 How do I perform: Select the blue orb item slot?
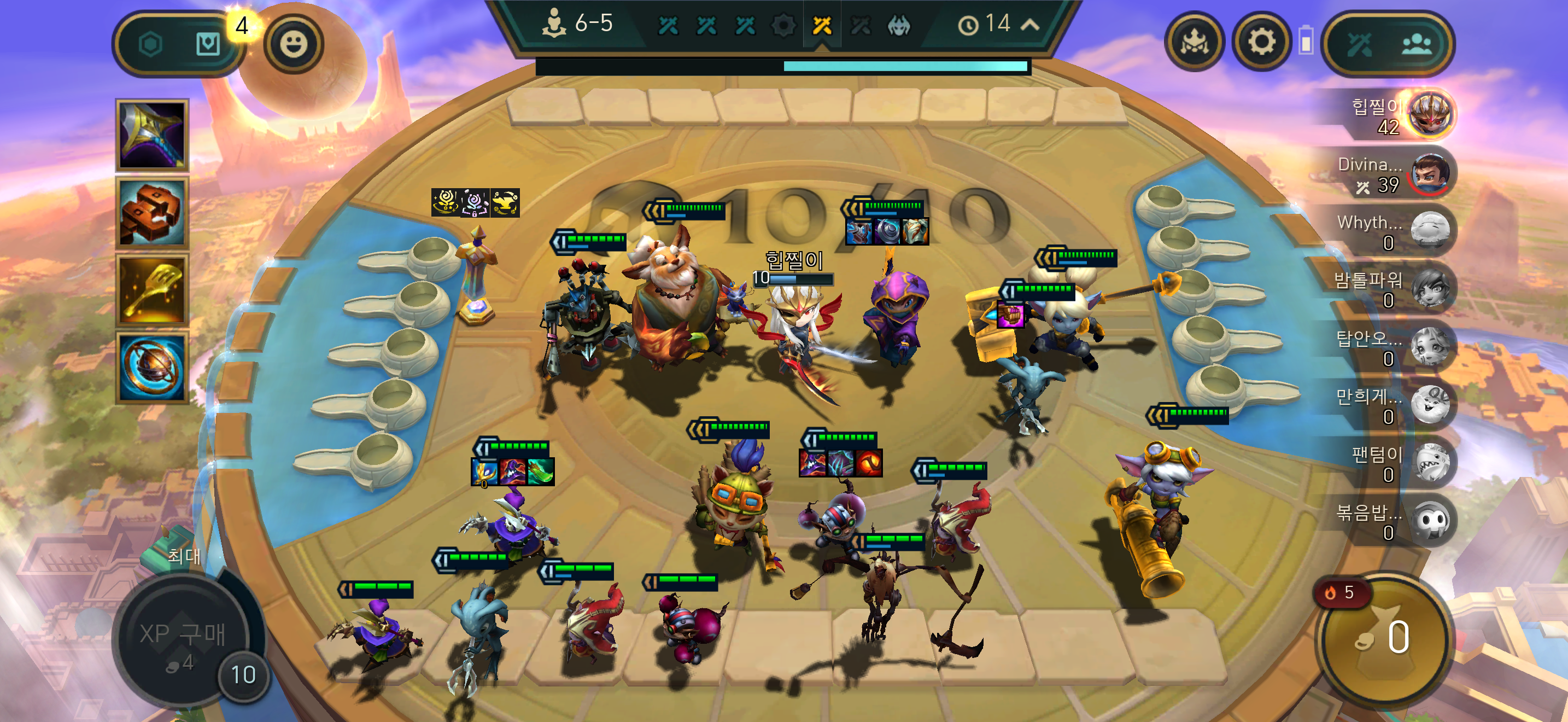152,368
